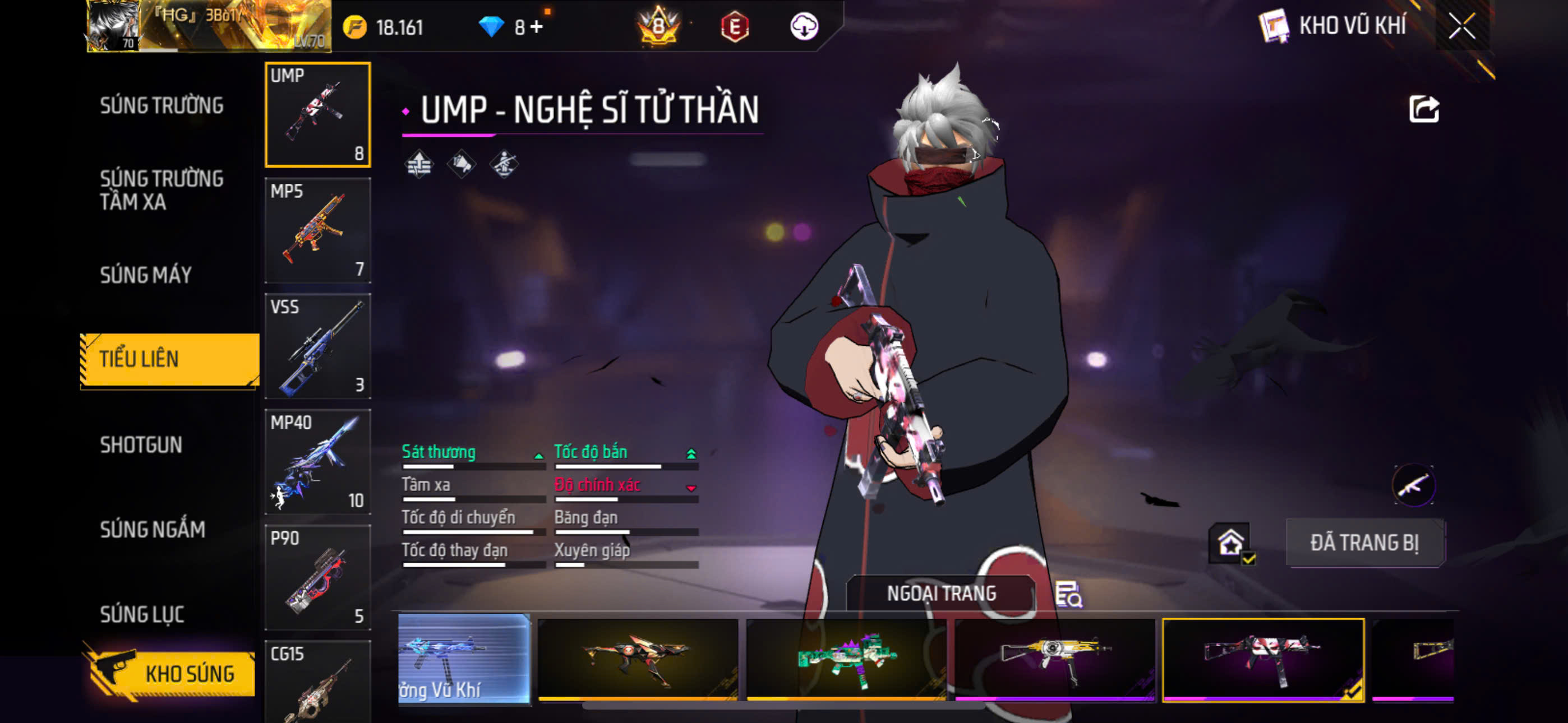This screenshot has width=1568, height=723.
Task: Share the UMP skin via share icon
Action: 1423,110
